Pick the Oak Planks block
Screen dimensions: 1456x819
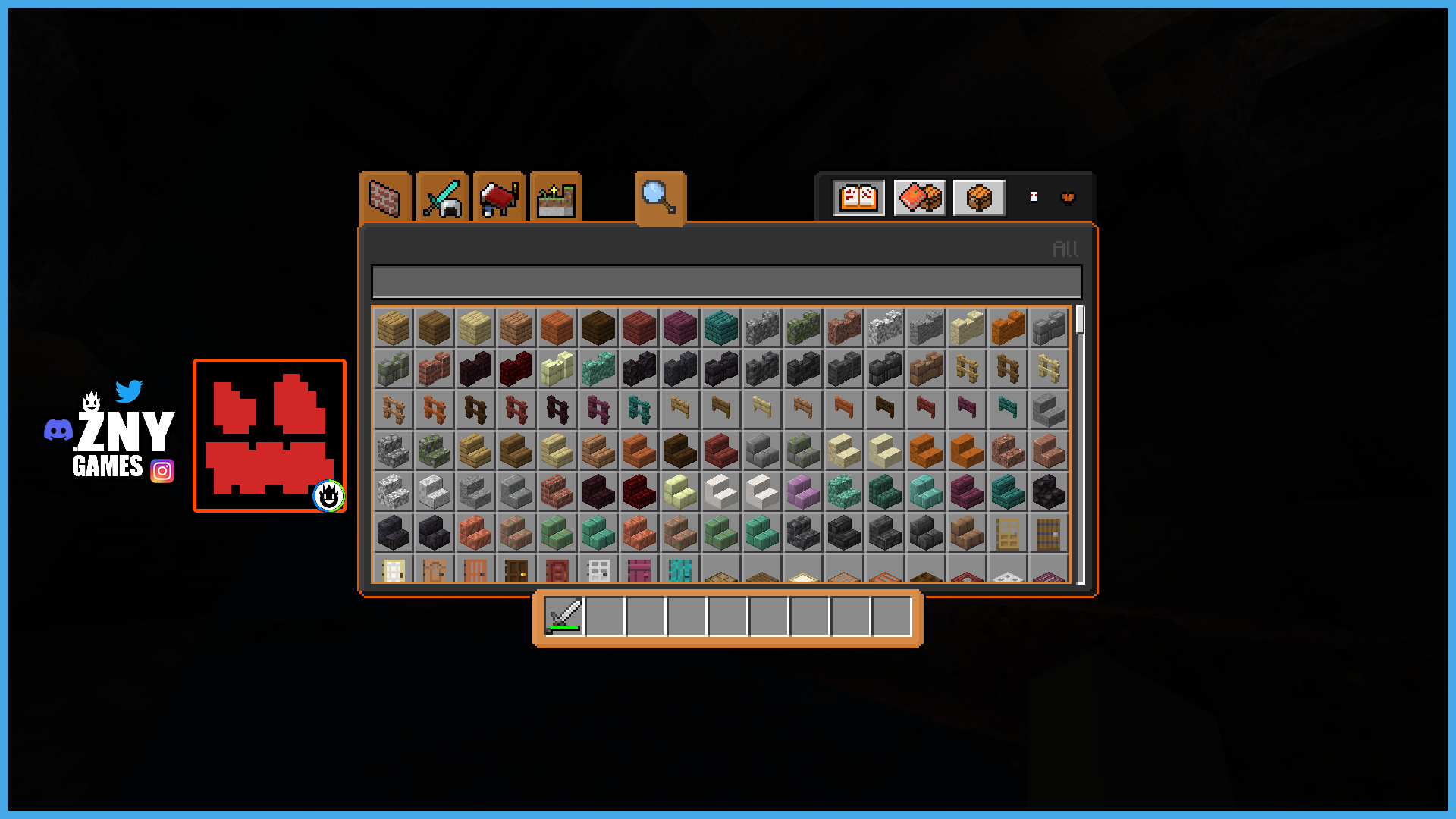point(393,327)
